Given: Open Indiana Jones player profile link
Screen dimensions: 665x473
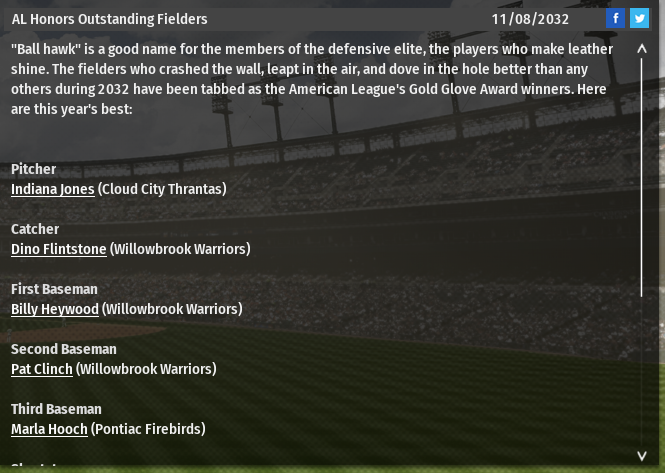Looking at the screenshot, I should (53, 189).
